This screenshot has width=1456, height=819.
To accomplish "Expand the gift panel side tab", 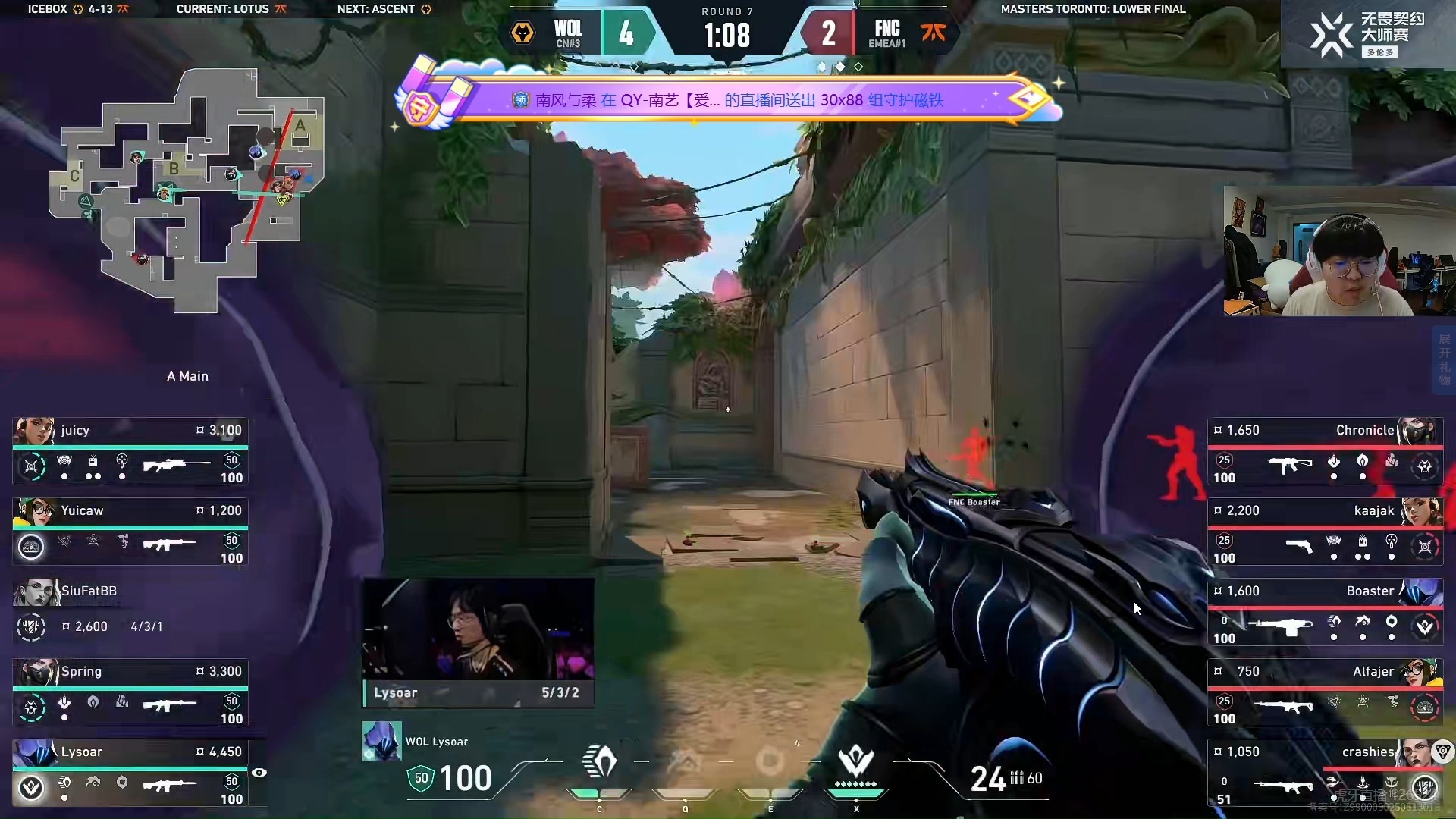I will click(x=1444, y=359).
